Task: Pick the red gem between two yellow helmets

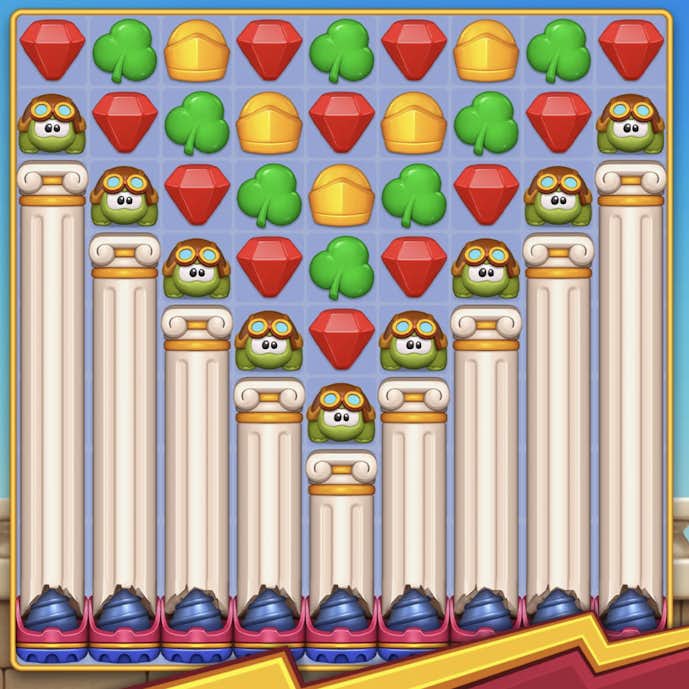Action: [x=341, y=122]
